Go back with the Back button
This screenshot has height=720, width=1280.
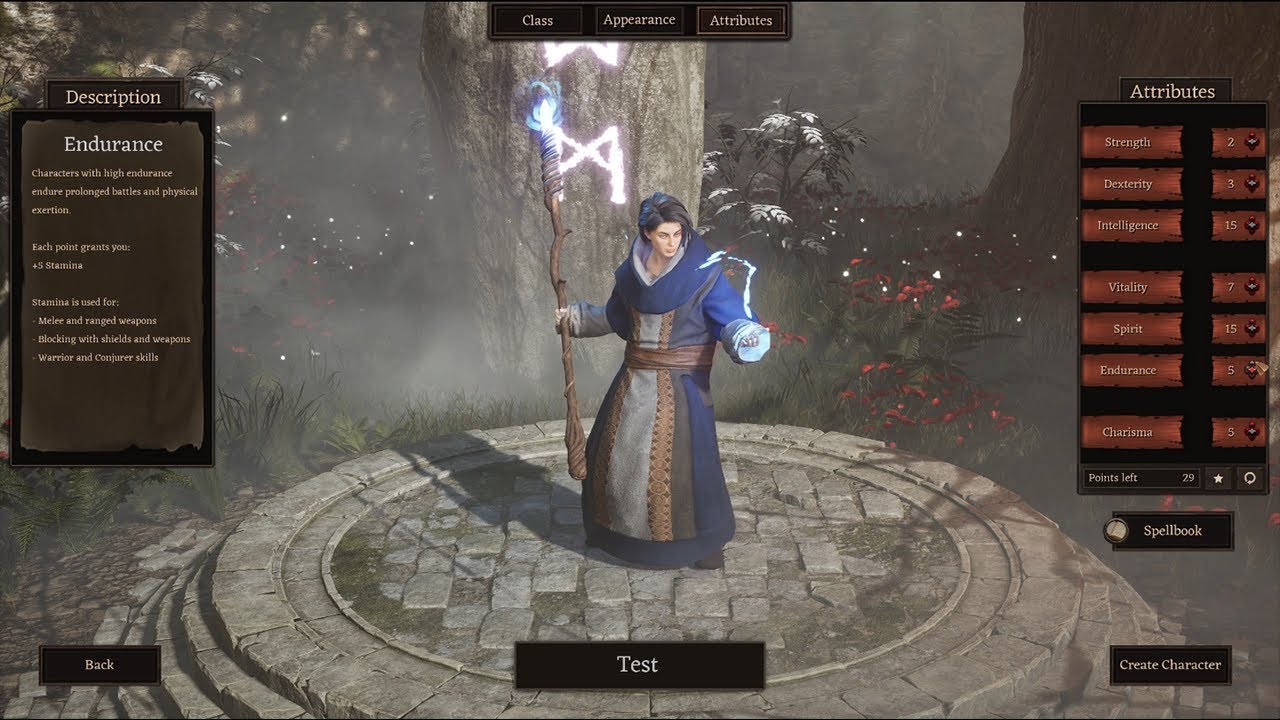pyautogui.click(x=100, y=665)
